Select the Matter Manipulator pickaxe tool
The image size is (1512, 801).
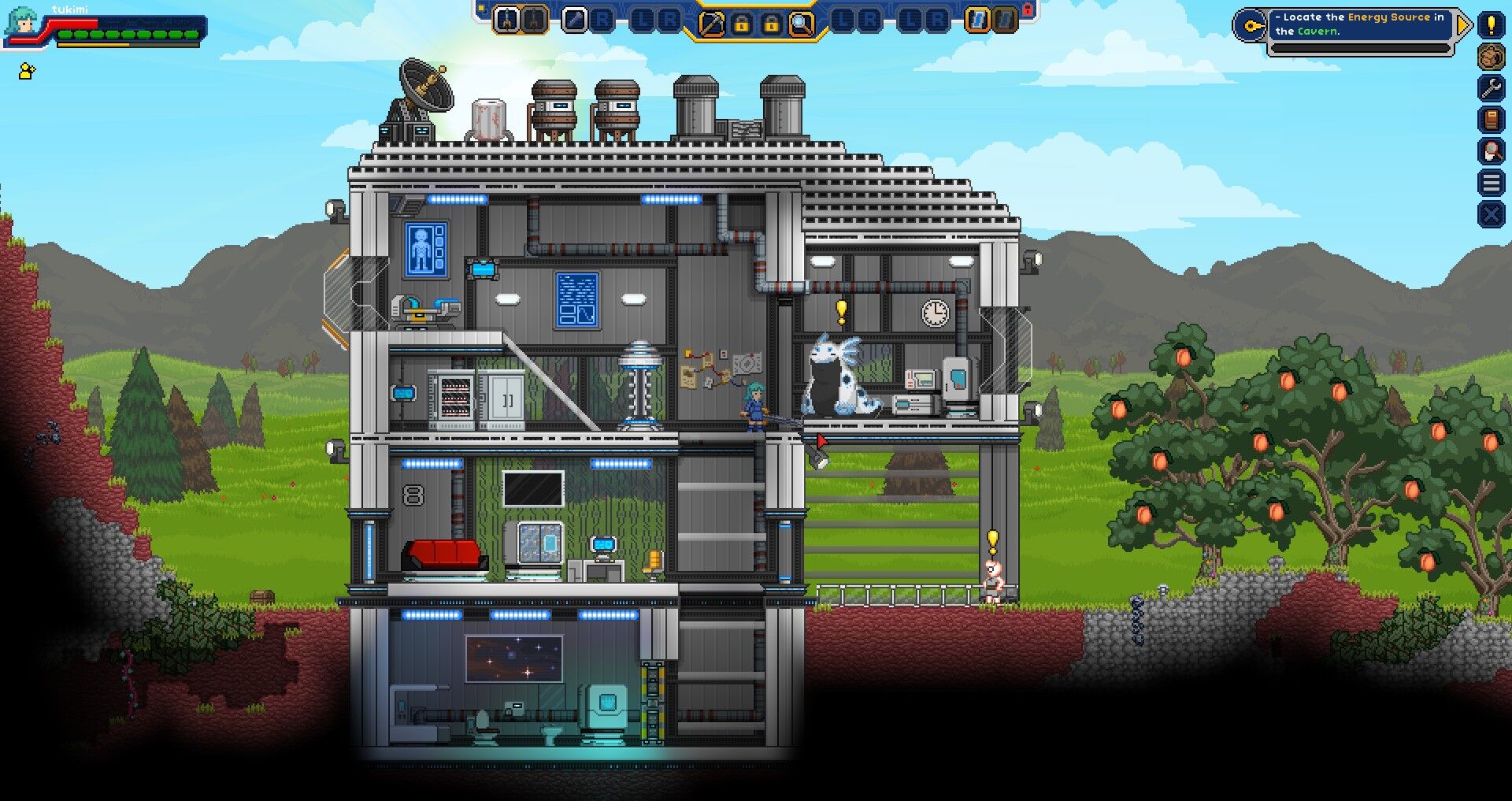(x=712, y=24)
